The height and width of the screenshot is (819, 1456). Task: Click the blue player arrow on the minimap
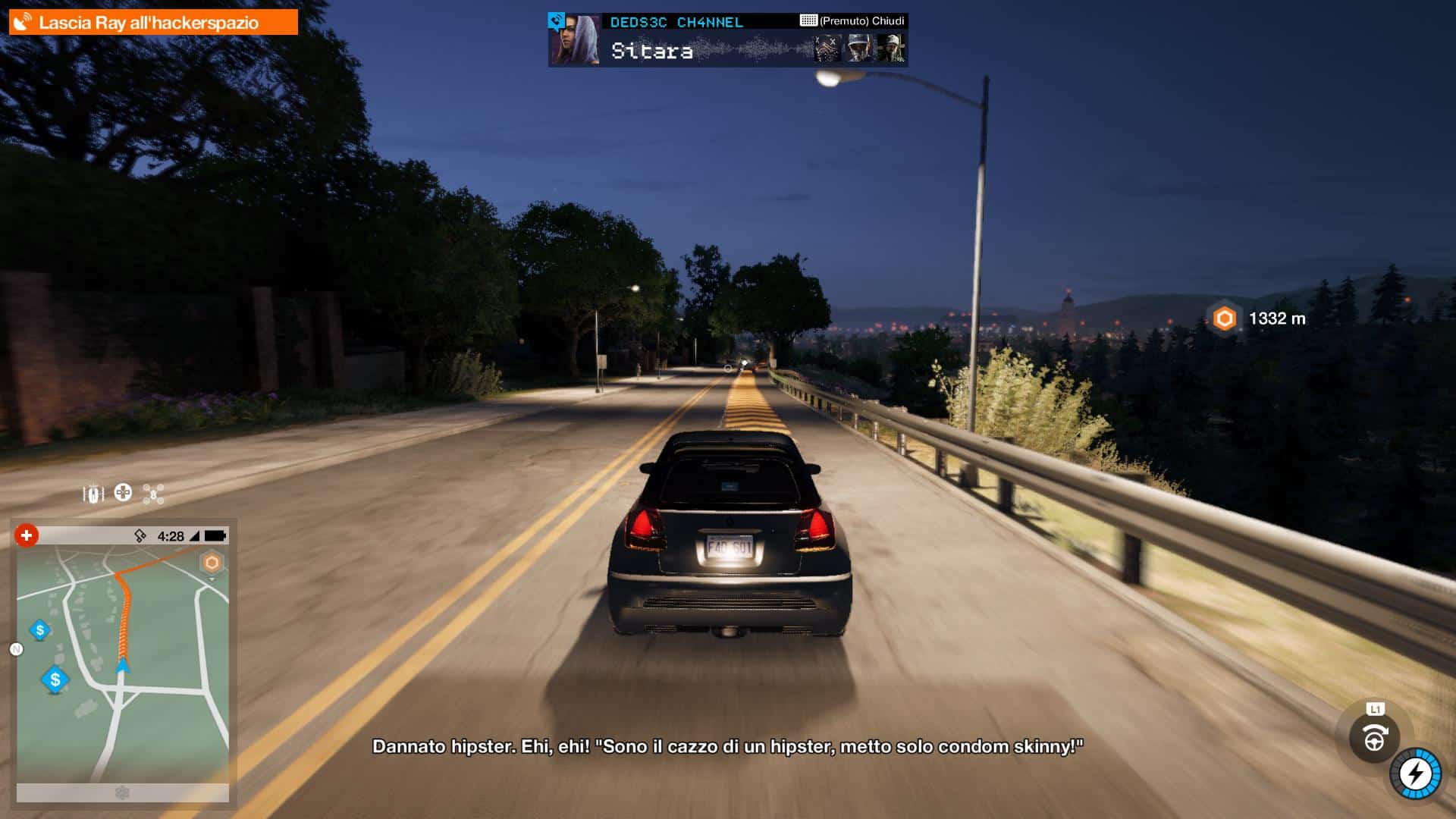(x=122, y=666)
